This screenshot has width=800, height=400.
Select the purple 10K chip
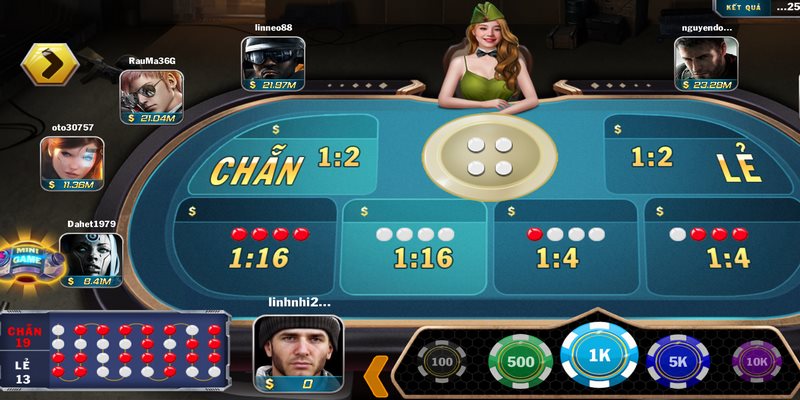point(757,360)
